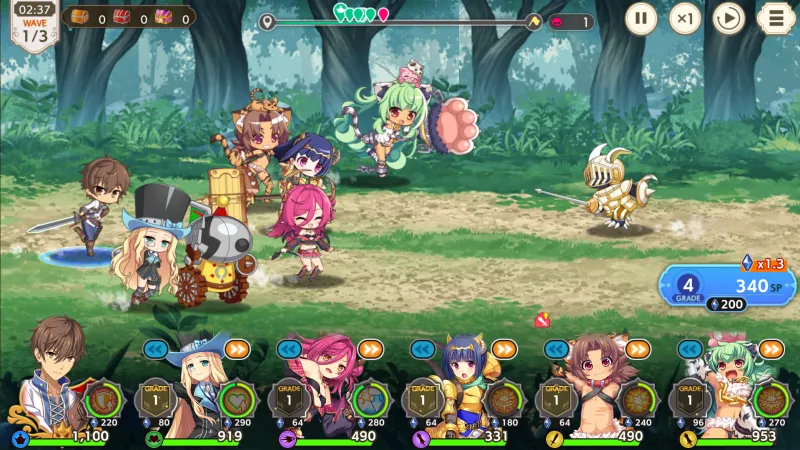Activate the gold-armored girl's 180 skill

pyautogui.click(x=503, y=398)
